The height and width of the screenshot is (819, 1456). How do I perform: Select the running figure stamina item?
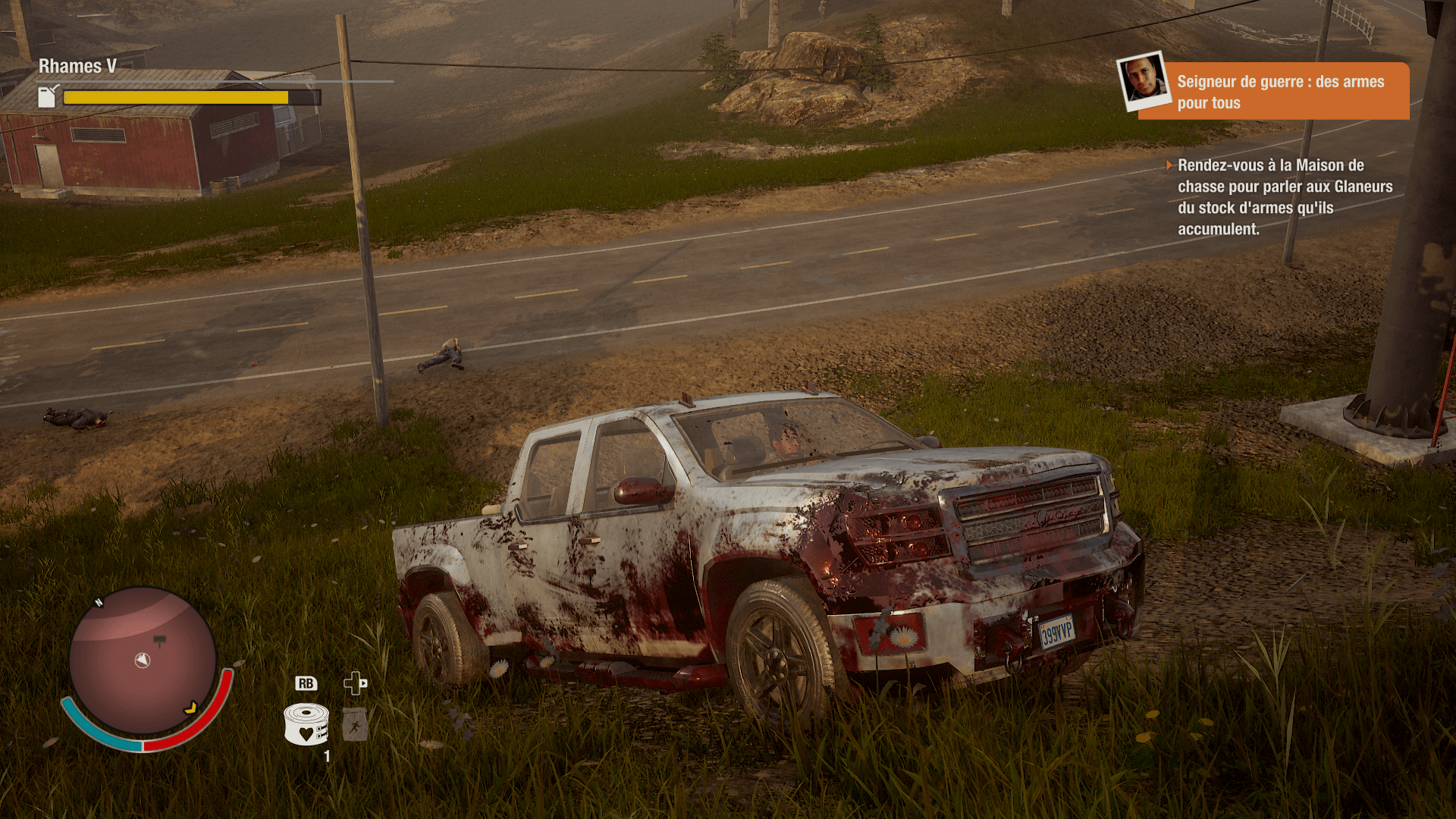point(354,725)
